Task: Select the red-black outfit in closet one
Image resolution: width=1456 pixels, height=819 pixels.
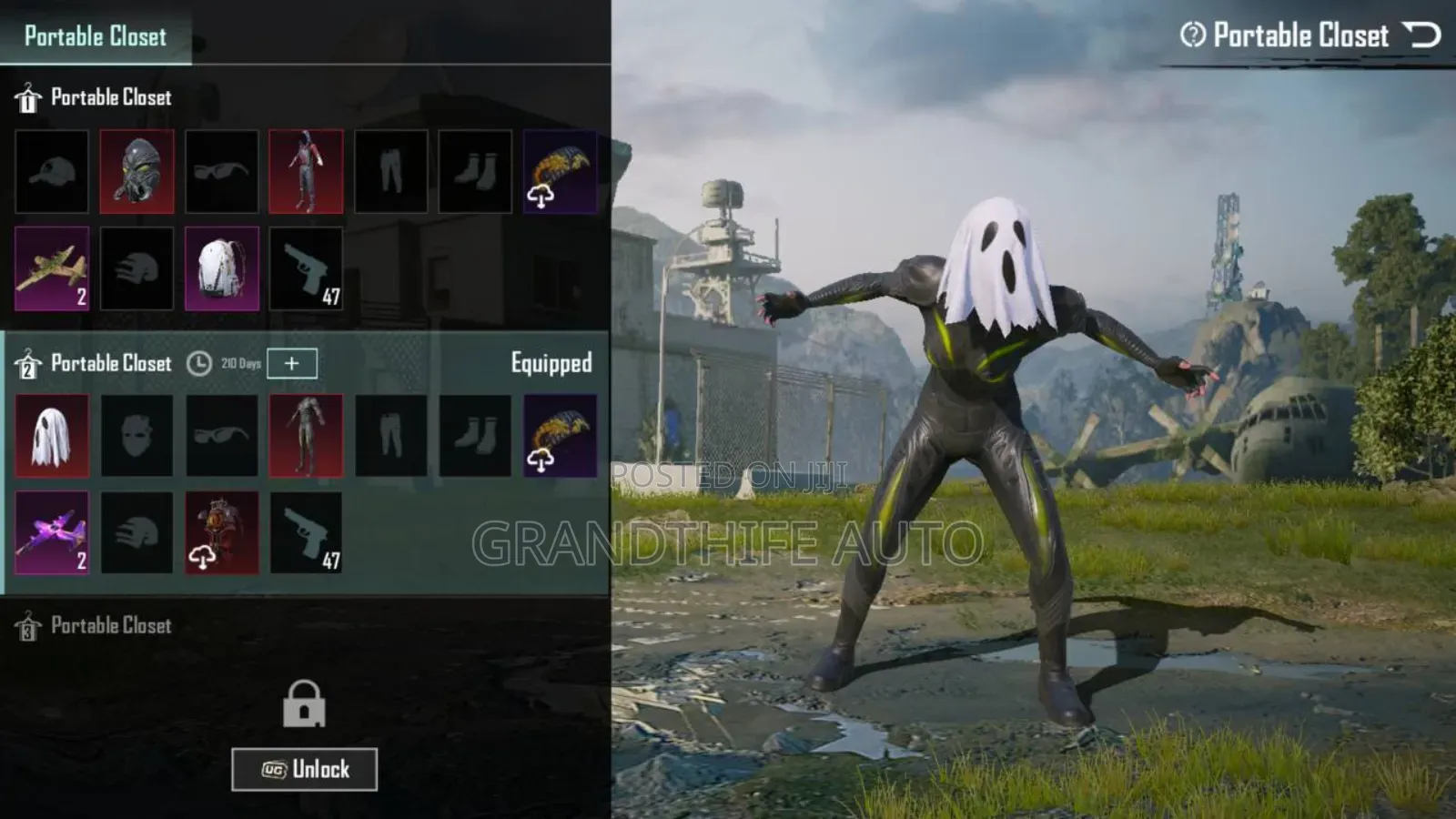Action: coord(306,172)
